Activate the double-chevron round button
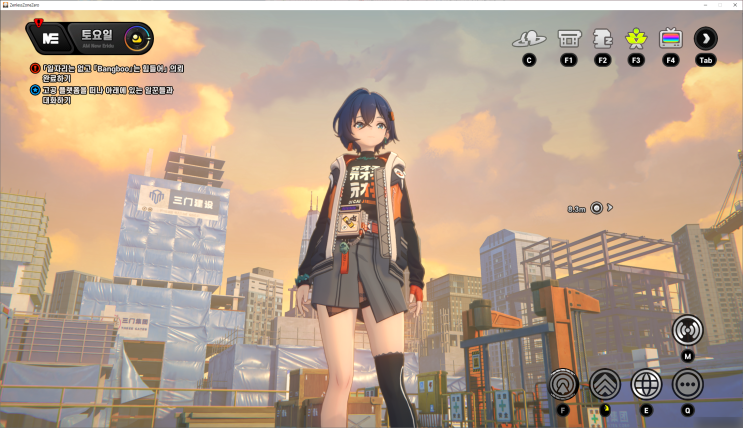Image resolution: width=743 pixels, height=428 pixels. tap(605, 384)
